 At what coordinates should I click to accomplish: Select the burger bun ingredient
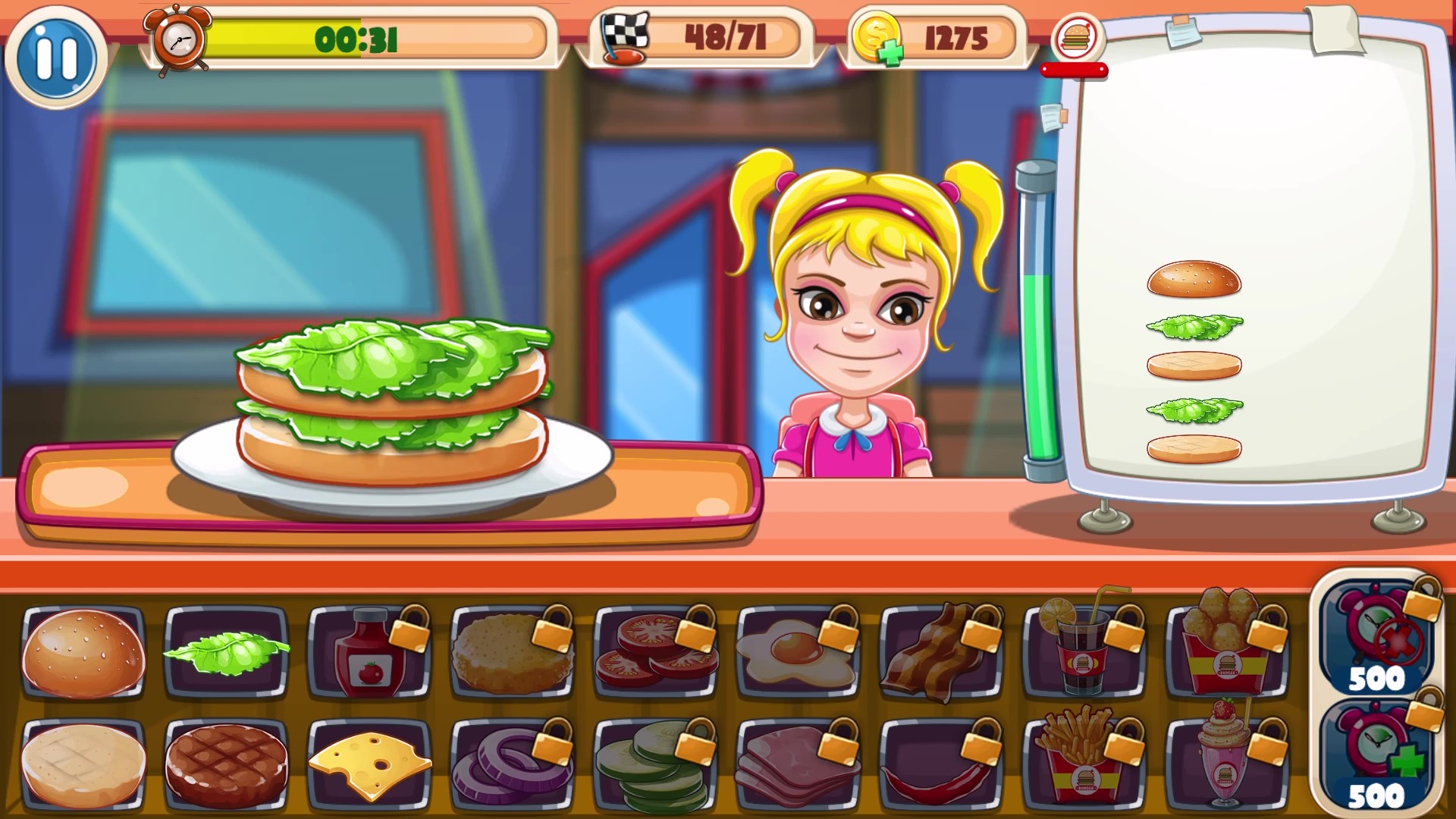[x=83, y=654]
